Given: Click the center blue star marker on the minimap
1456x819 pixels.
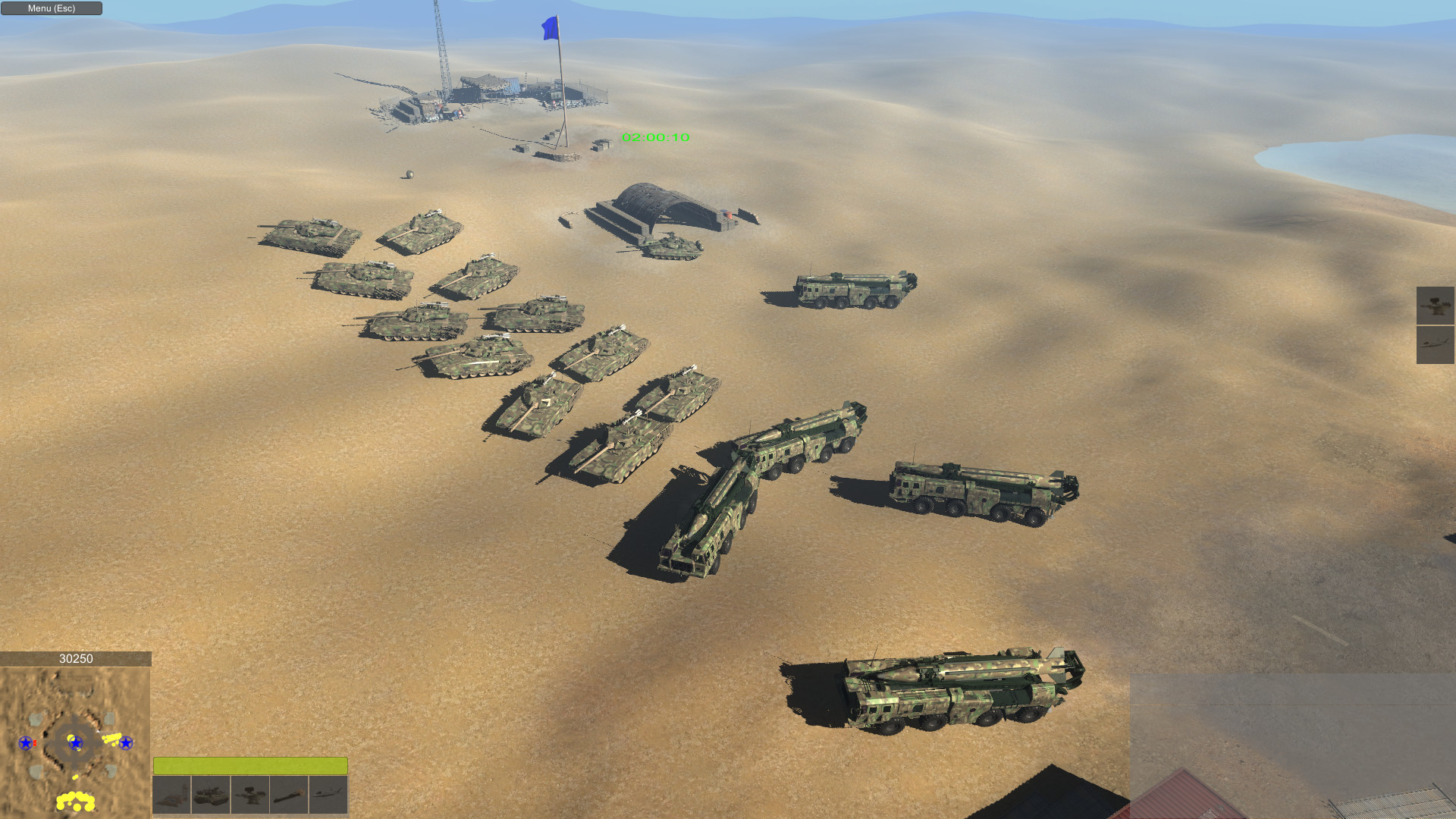Looking at the screenshot, I should point(75,743).
